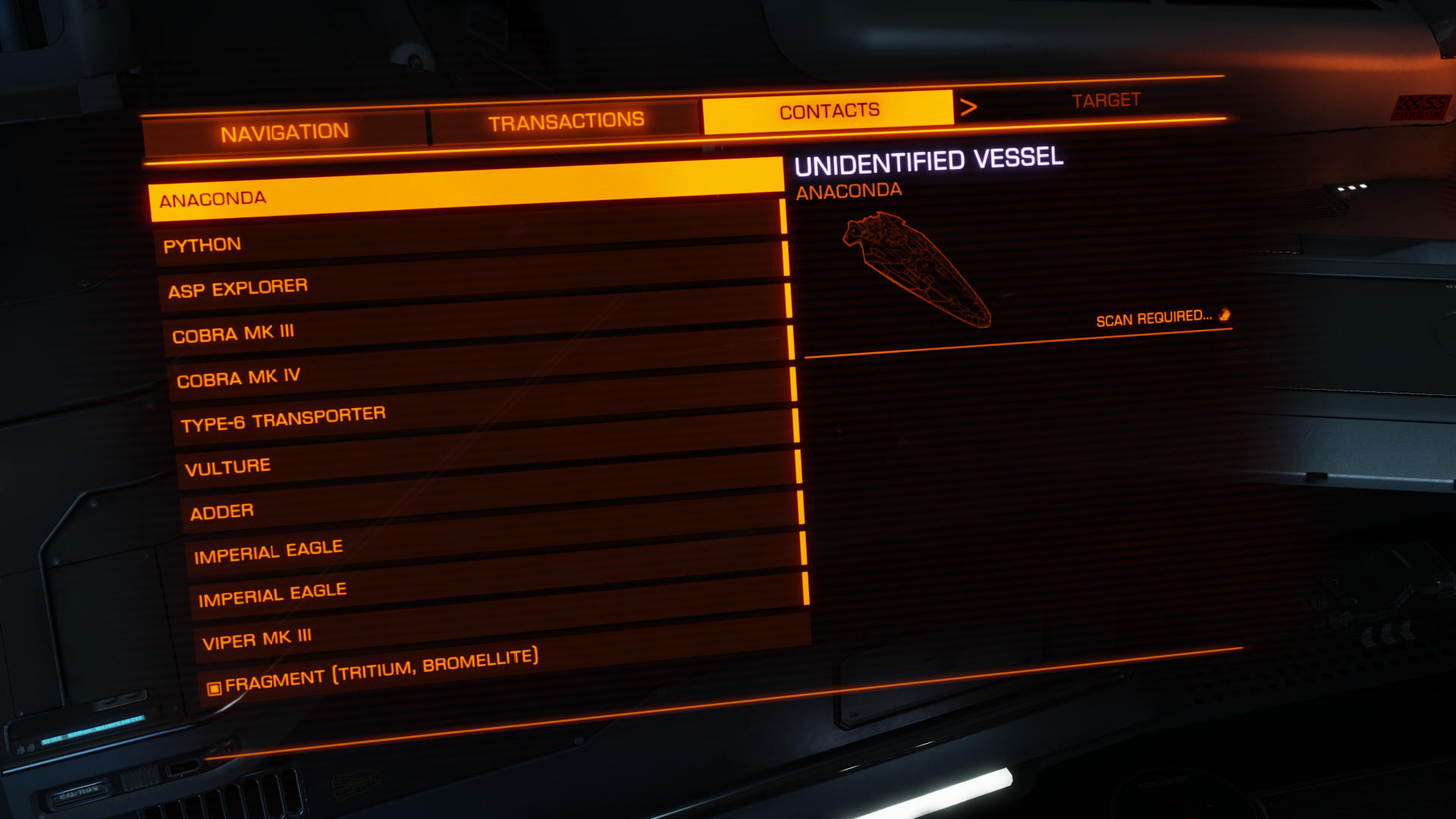Select the Contacts tab
Viewport: 1456px width, 819px height.
(x=829, y=111)
